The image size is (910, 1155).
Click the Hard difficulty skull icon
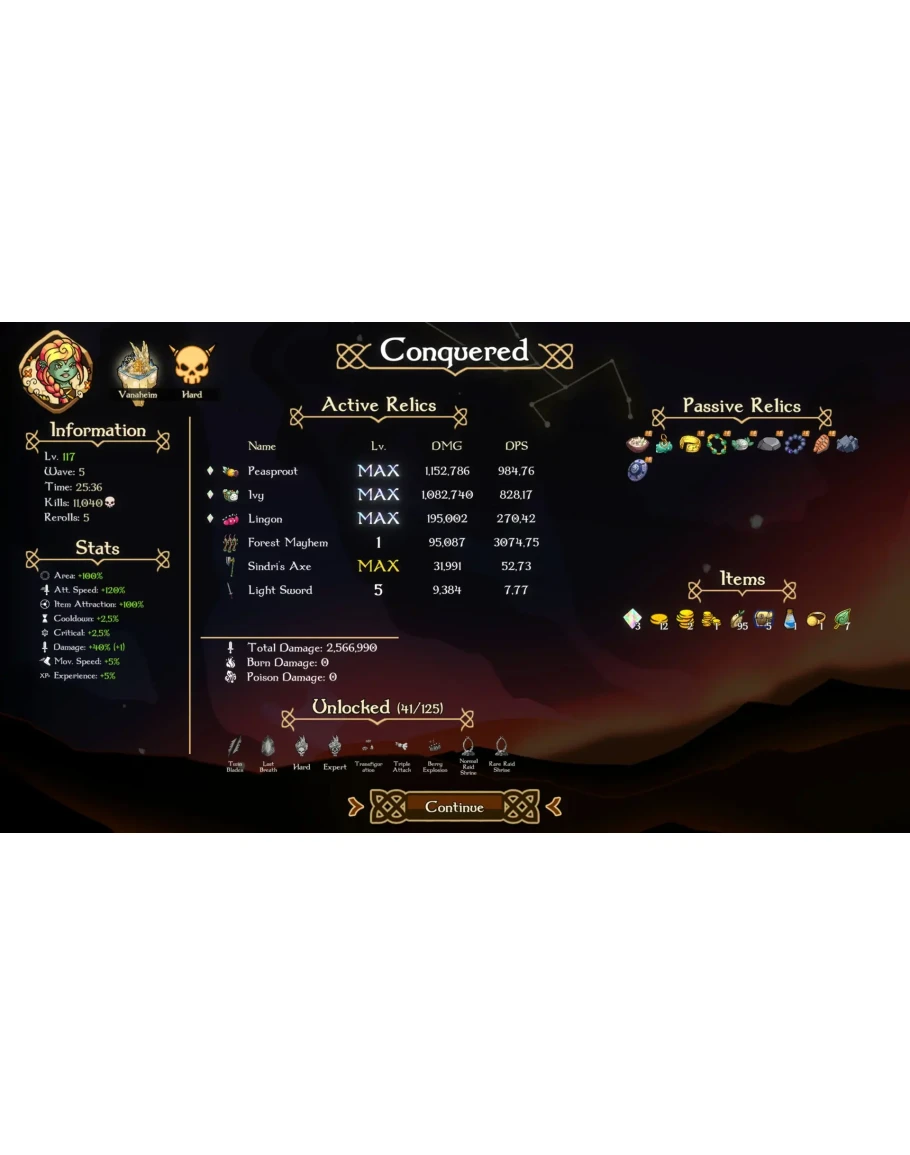(191, 368)
